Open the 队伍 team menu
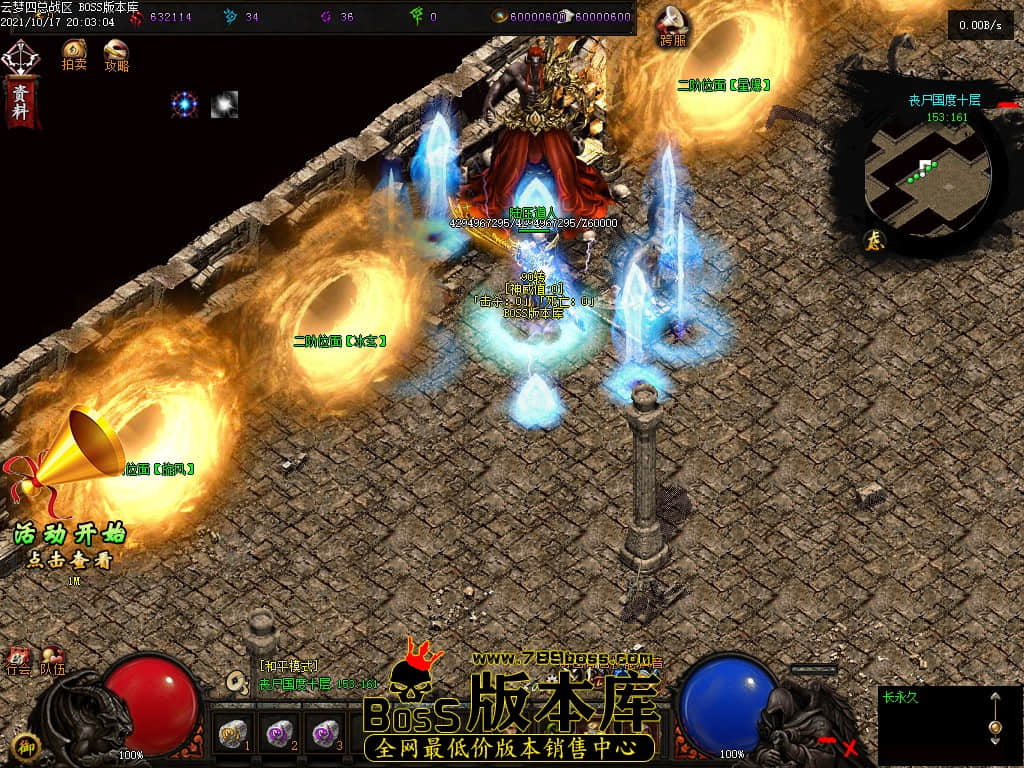Screen dimensions: 1024x768 pyautogui.click(x=52, y=661)
